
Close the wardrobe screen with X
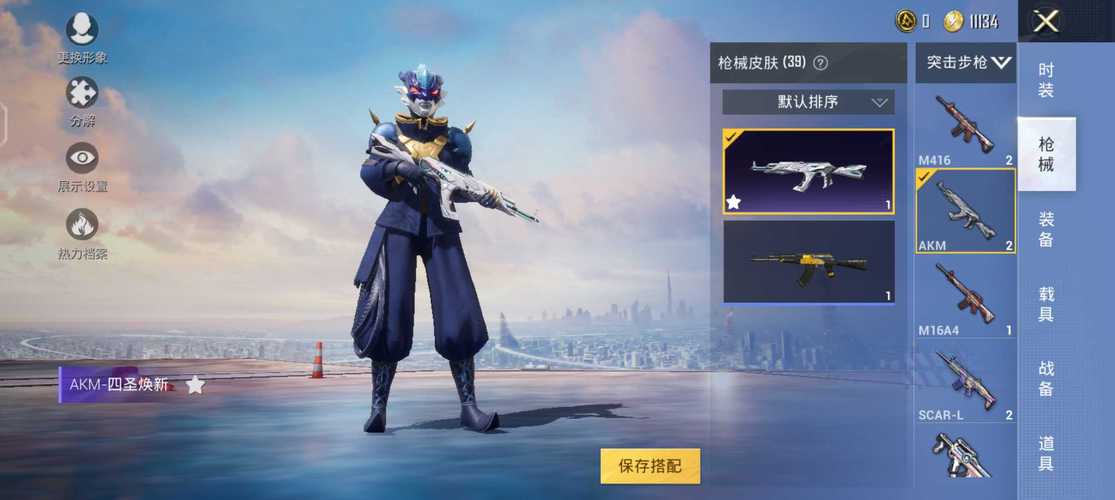(1046, 22)
